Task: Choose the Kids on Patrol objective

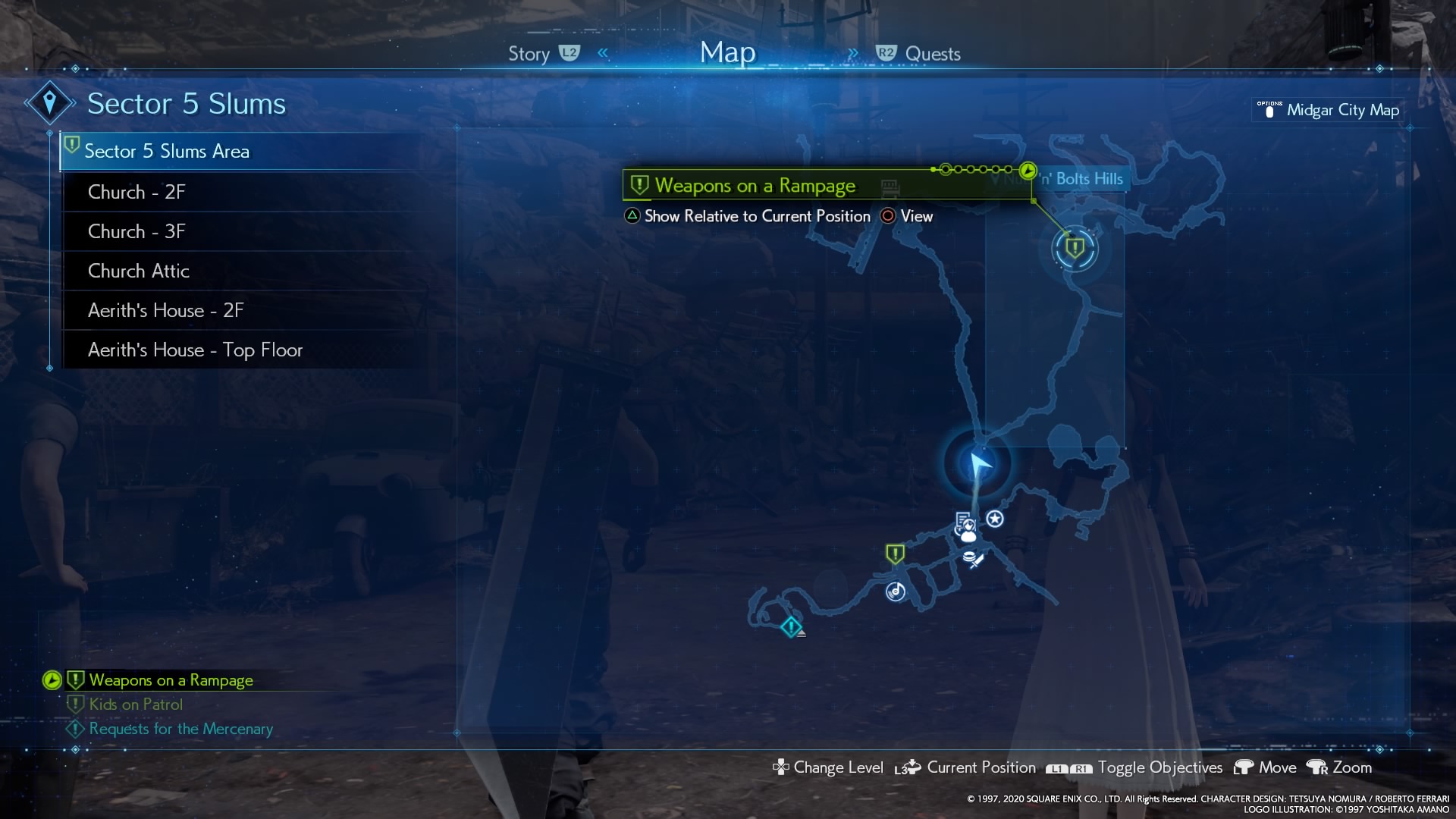Action: 136,704
